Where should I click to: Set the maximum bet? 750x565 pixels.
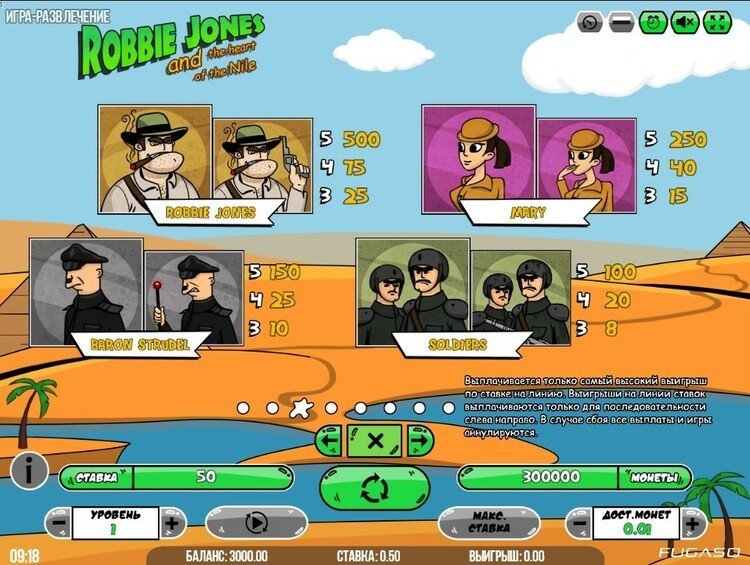click(x=489, y=522)
